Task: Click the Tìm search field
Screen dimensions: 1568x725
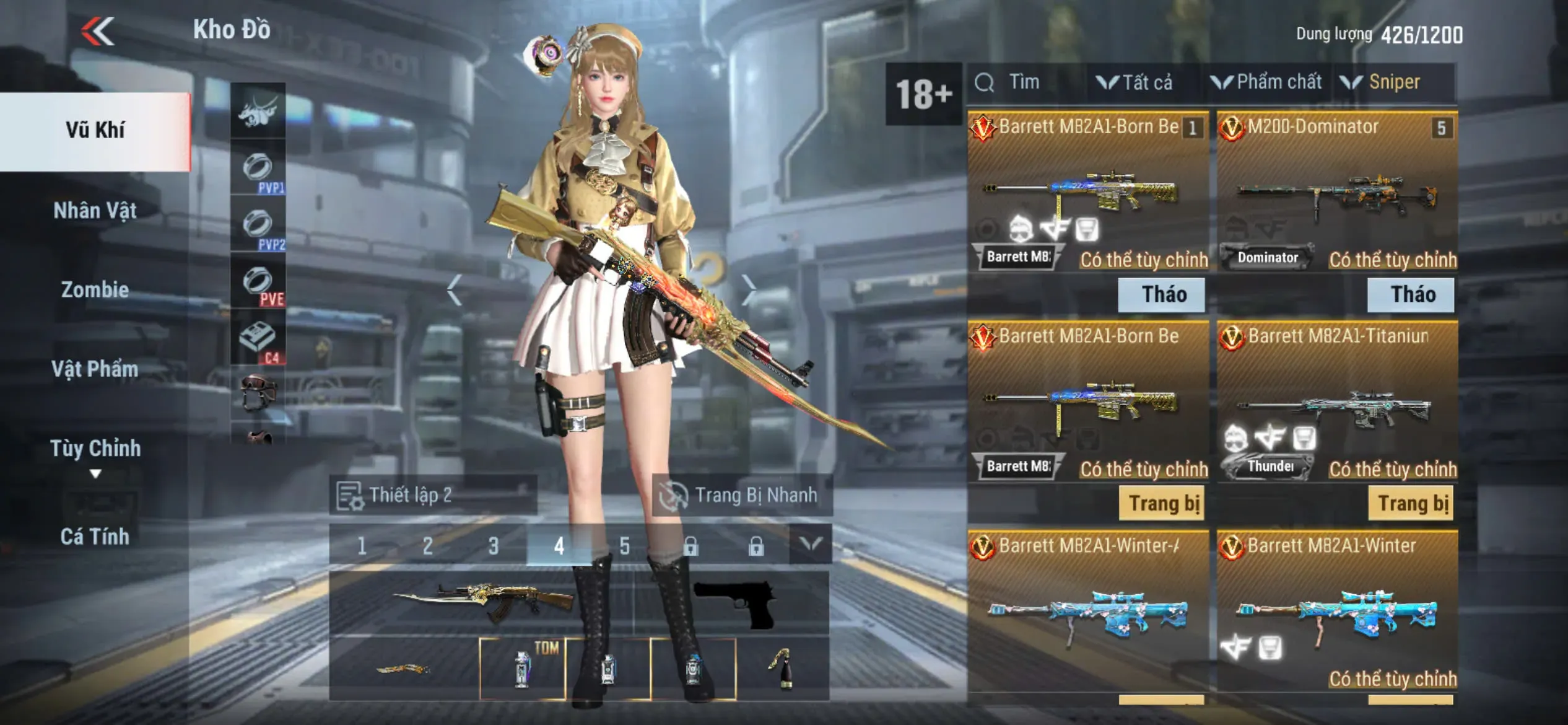Action: tap(1025, 82)
